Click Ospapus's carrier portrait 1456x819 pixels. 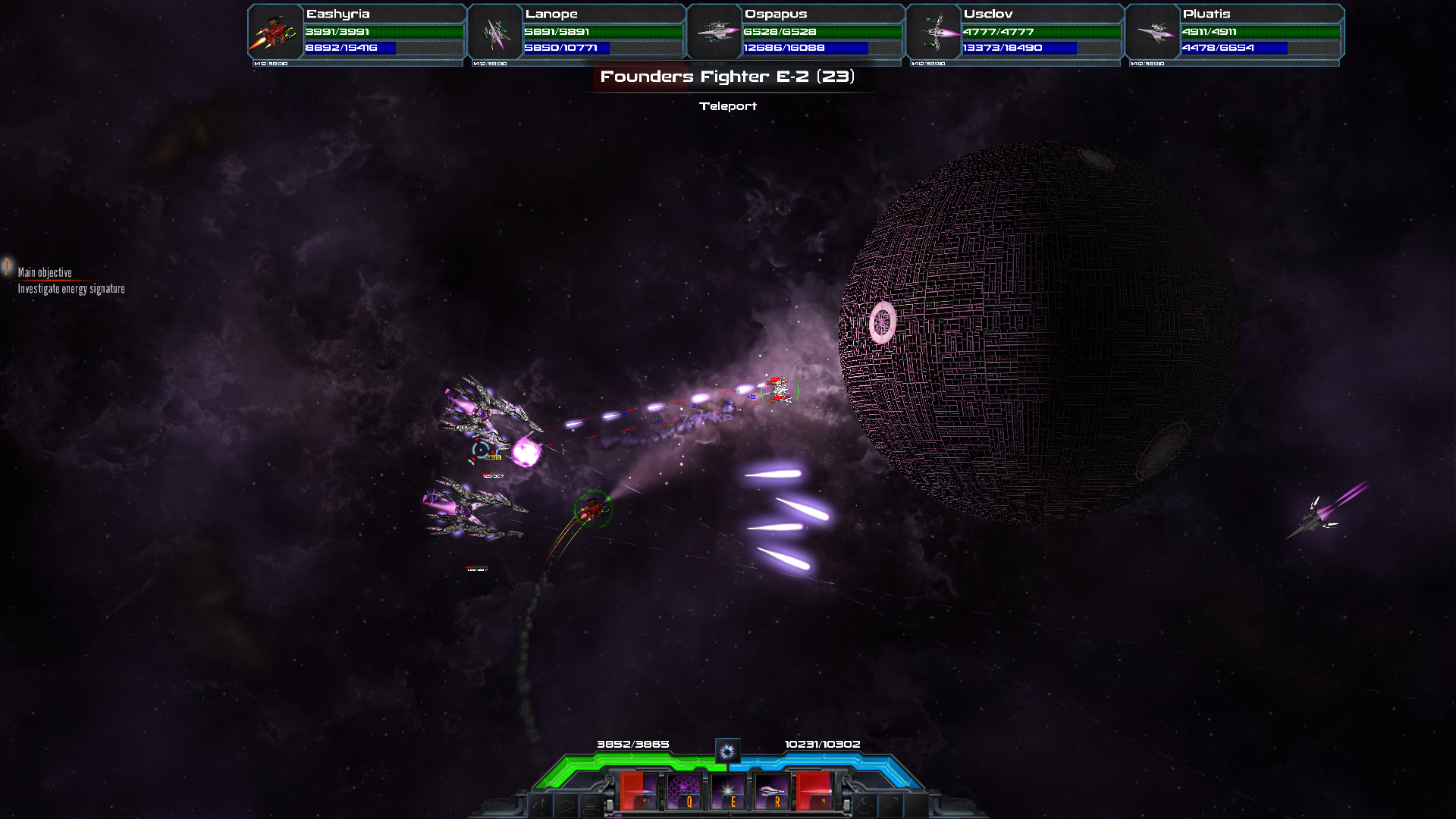click(714, 32)
